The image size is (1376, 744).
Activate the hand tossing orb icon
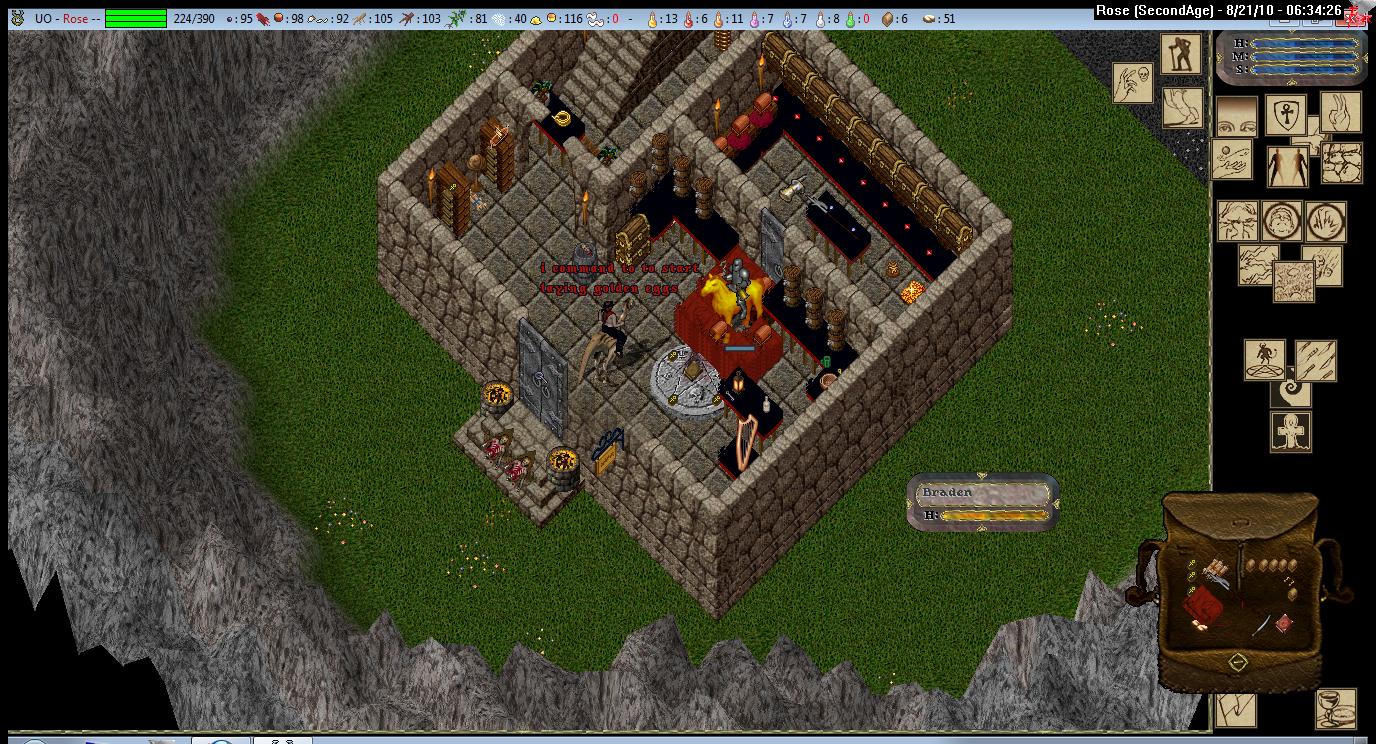(x=1231, y=160)
